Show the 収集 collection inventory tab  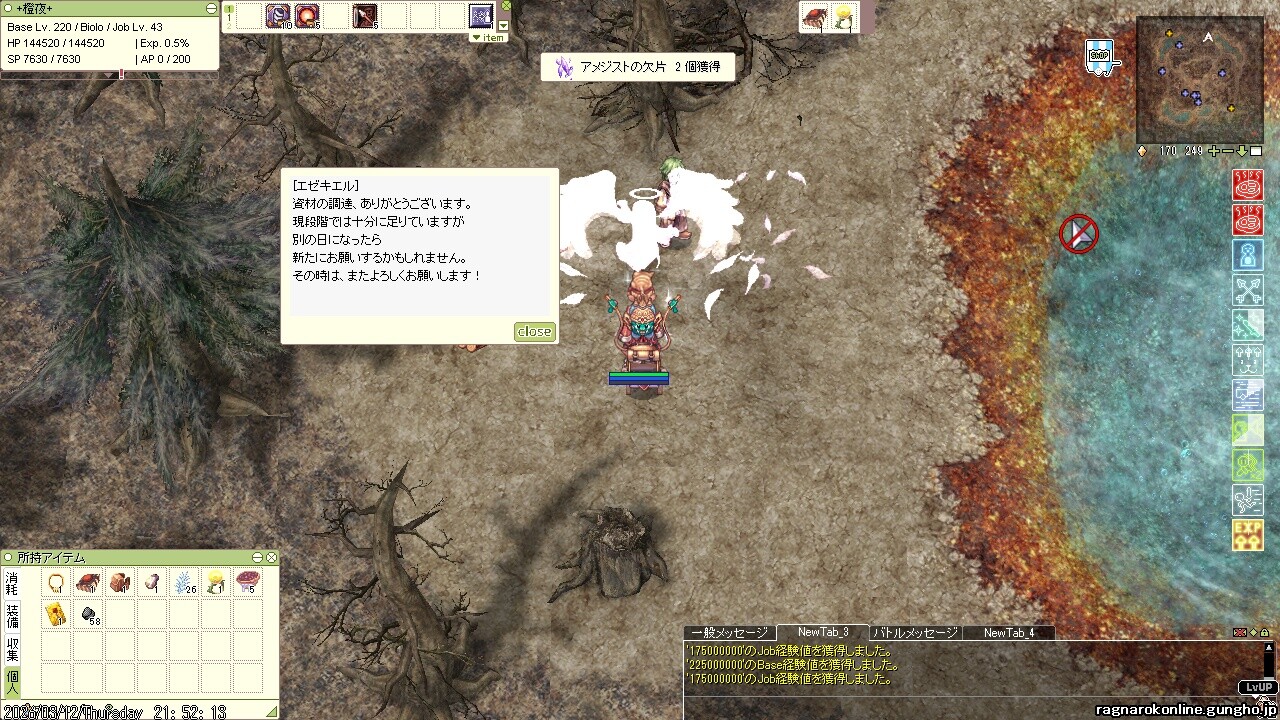(x=12, y=648)
